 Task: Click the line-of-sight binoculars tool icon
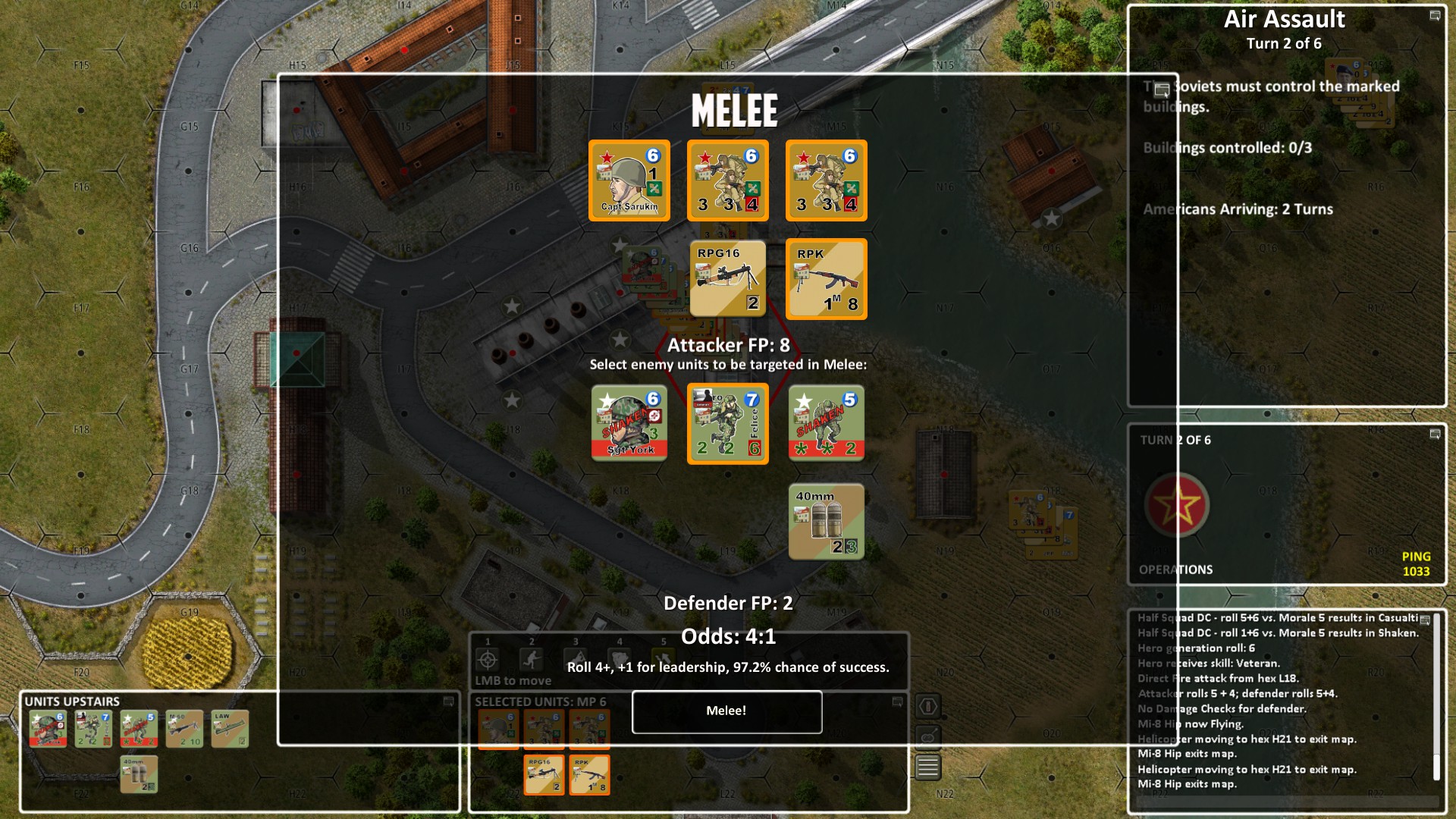point(927,737)
